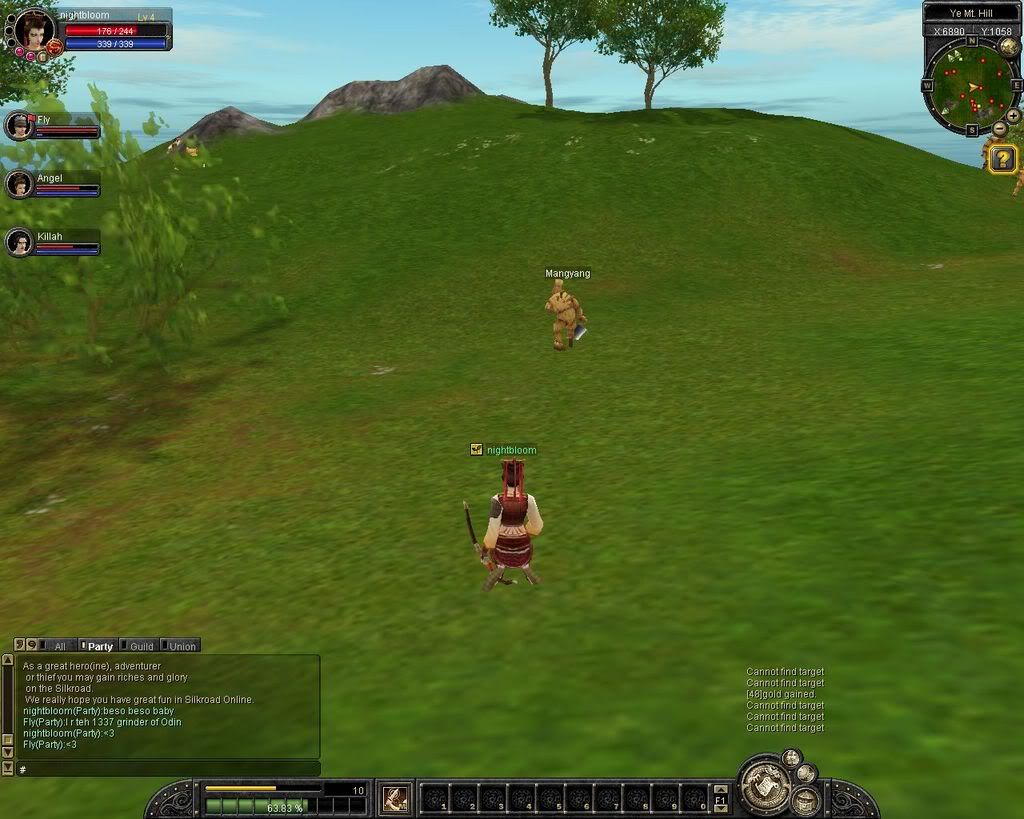Screen dimensions: 1024x819
Task: Open the large round scroll menu button
Action: [765, 786]
